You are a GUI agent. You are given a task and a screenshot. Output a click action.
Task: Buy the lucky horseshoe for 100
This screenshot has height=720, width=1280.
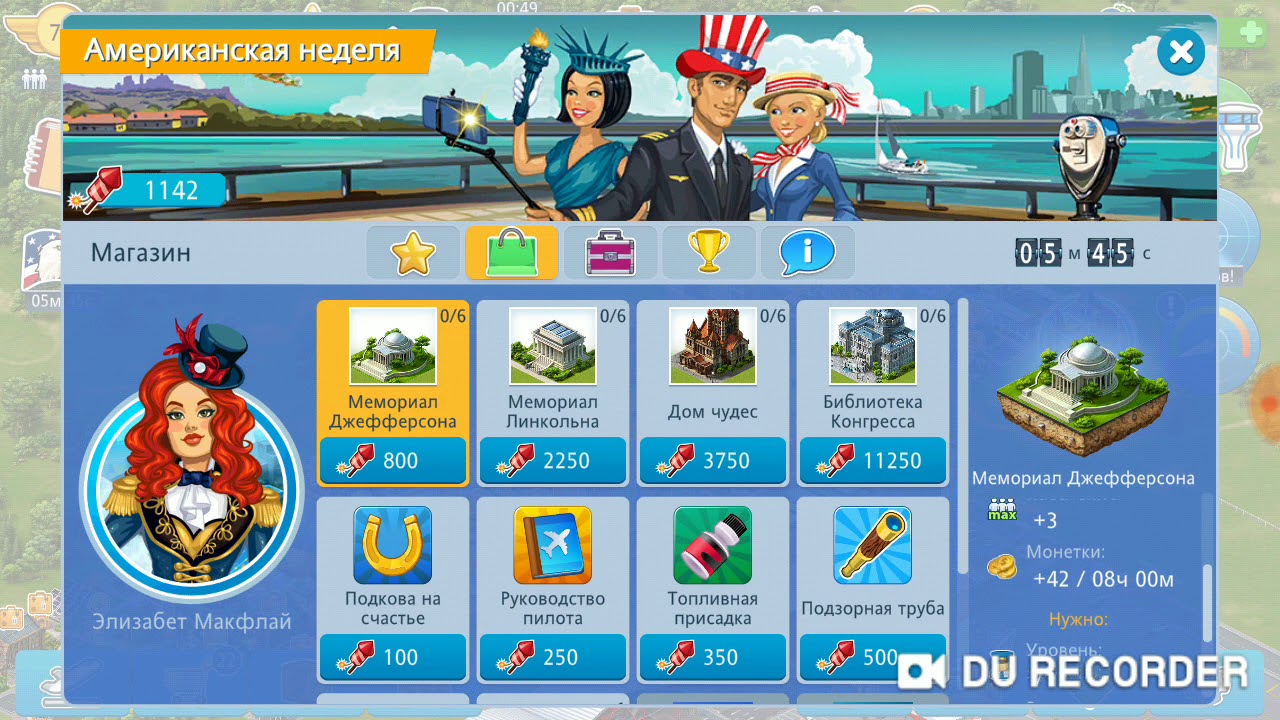392,657
